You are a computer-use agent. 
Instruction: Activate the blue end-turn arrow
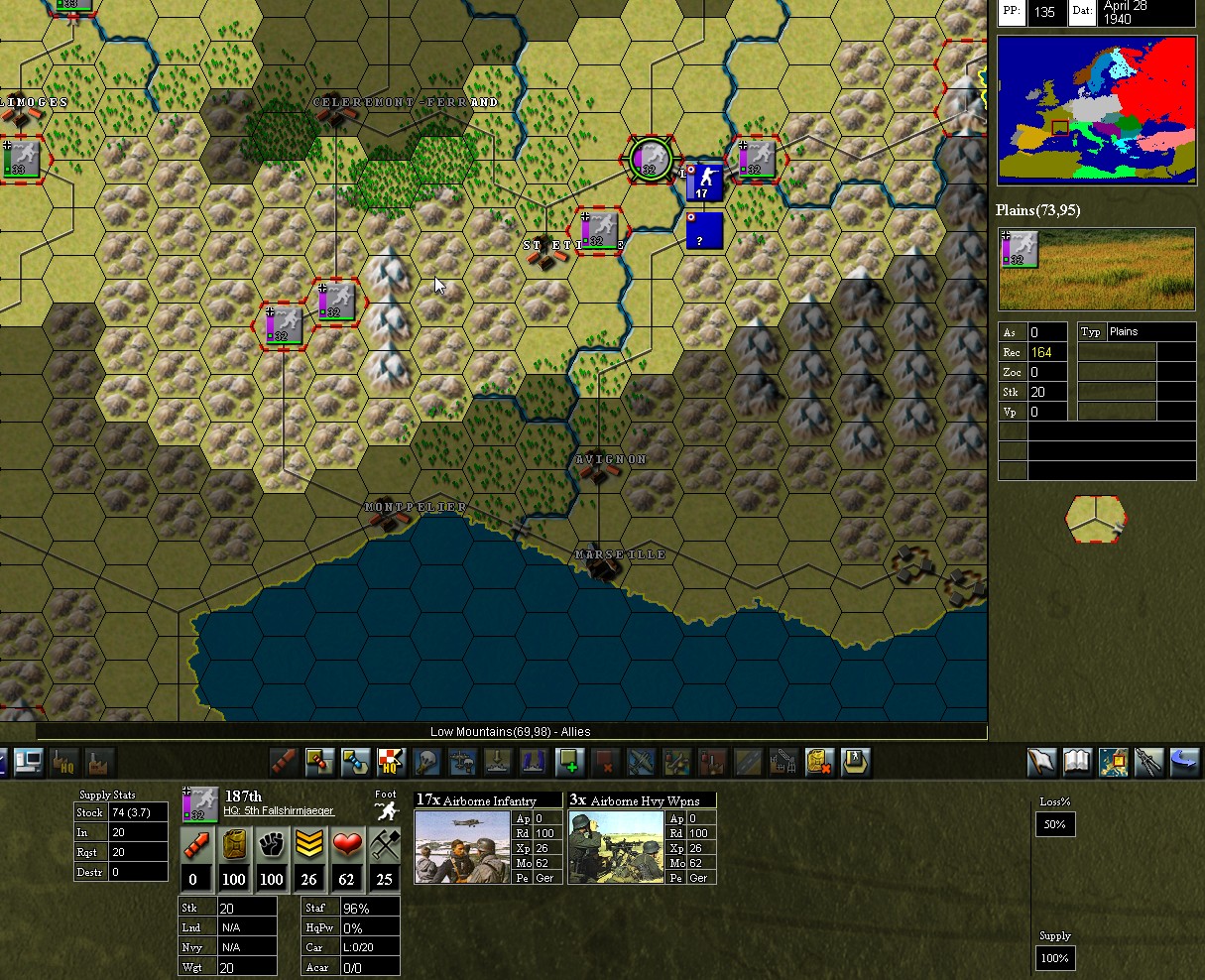point(1184,762)
